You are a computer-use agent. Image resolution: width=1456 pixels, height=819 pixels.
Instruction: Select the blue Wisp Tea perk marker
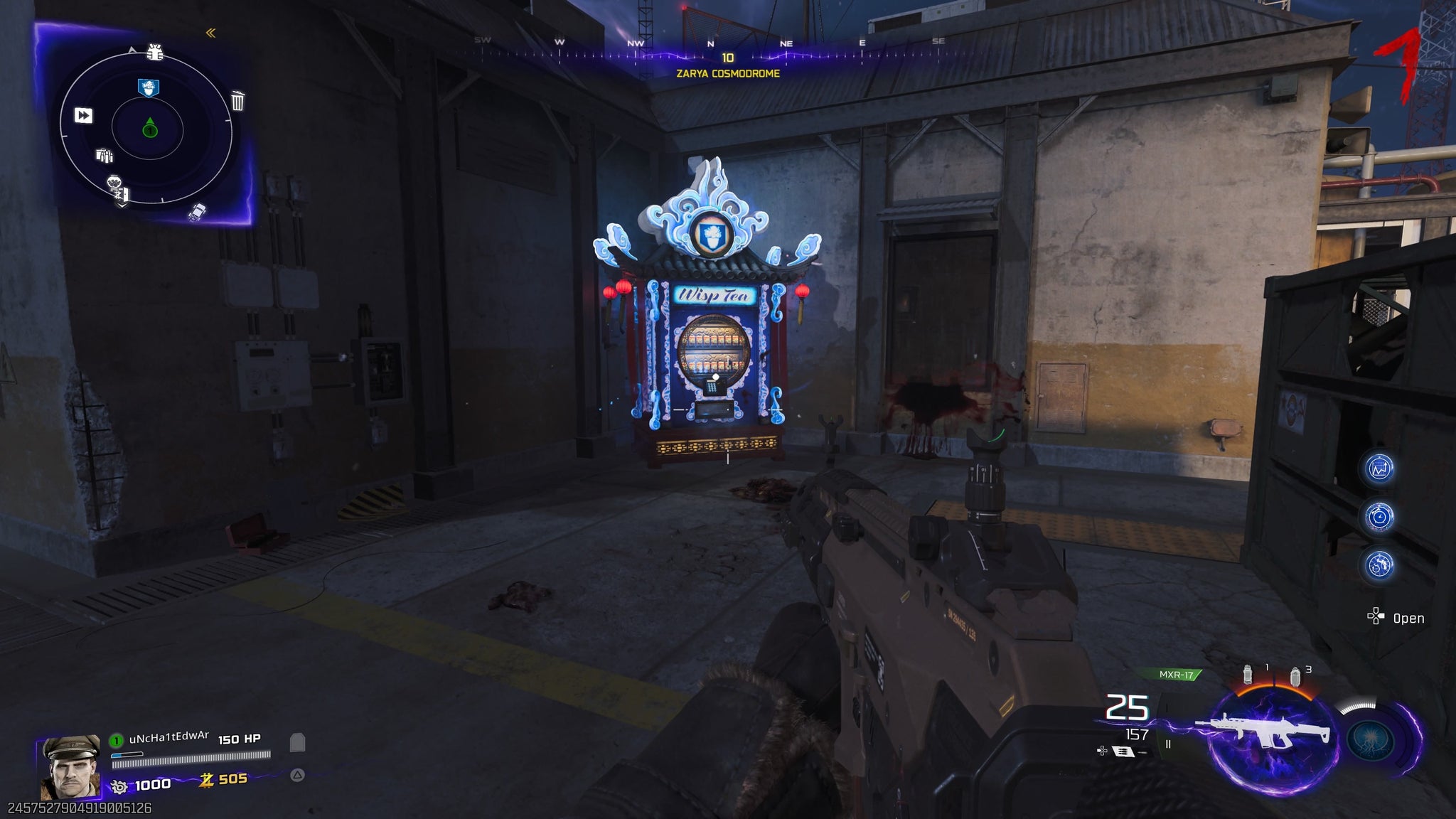tap(149, 87)
